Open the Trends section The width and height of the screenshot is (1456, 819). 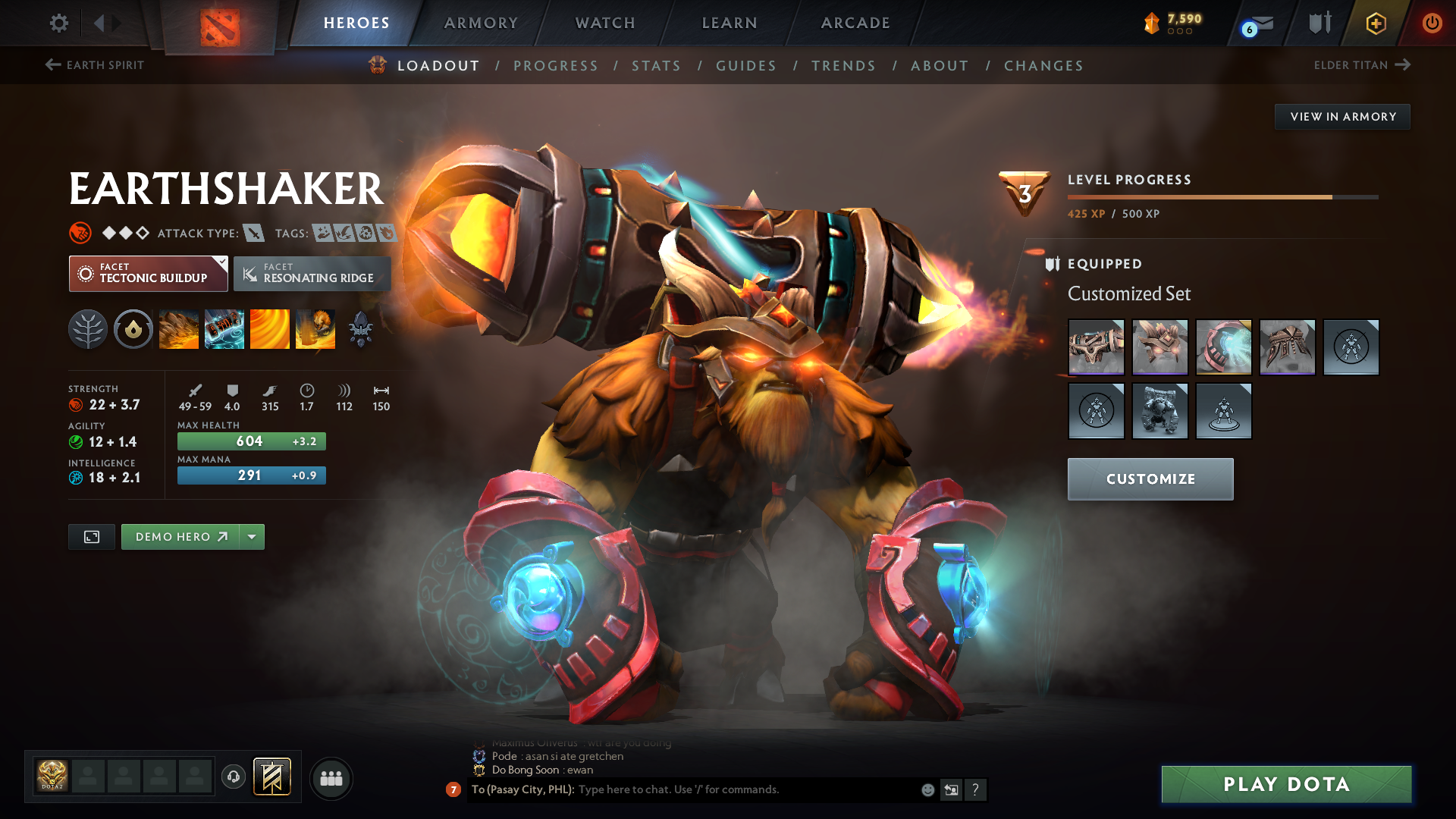(x=843, y=66)
